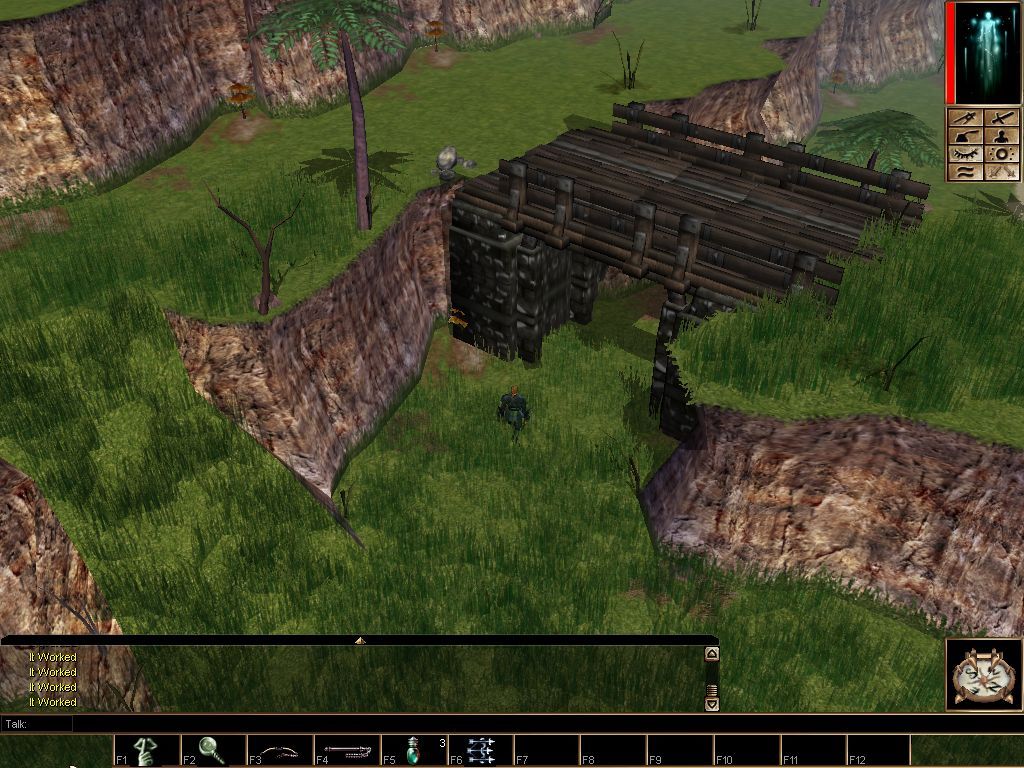Click the crossed swords player-versus-player icon
This screenshot has height=768, width=1024.
pos(1003,173)
